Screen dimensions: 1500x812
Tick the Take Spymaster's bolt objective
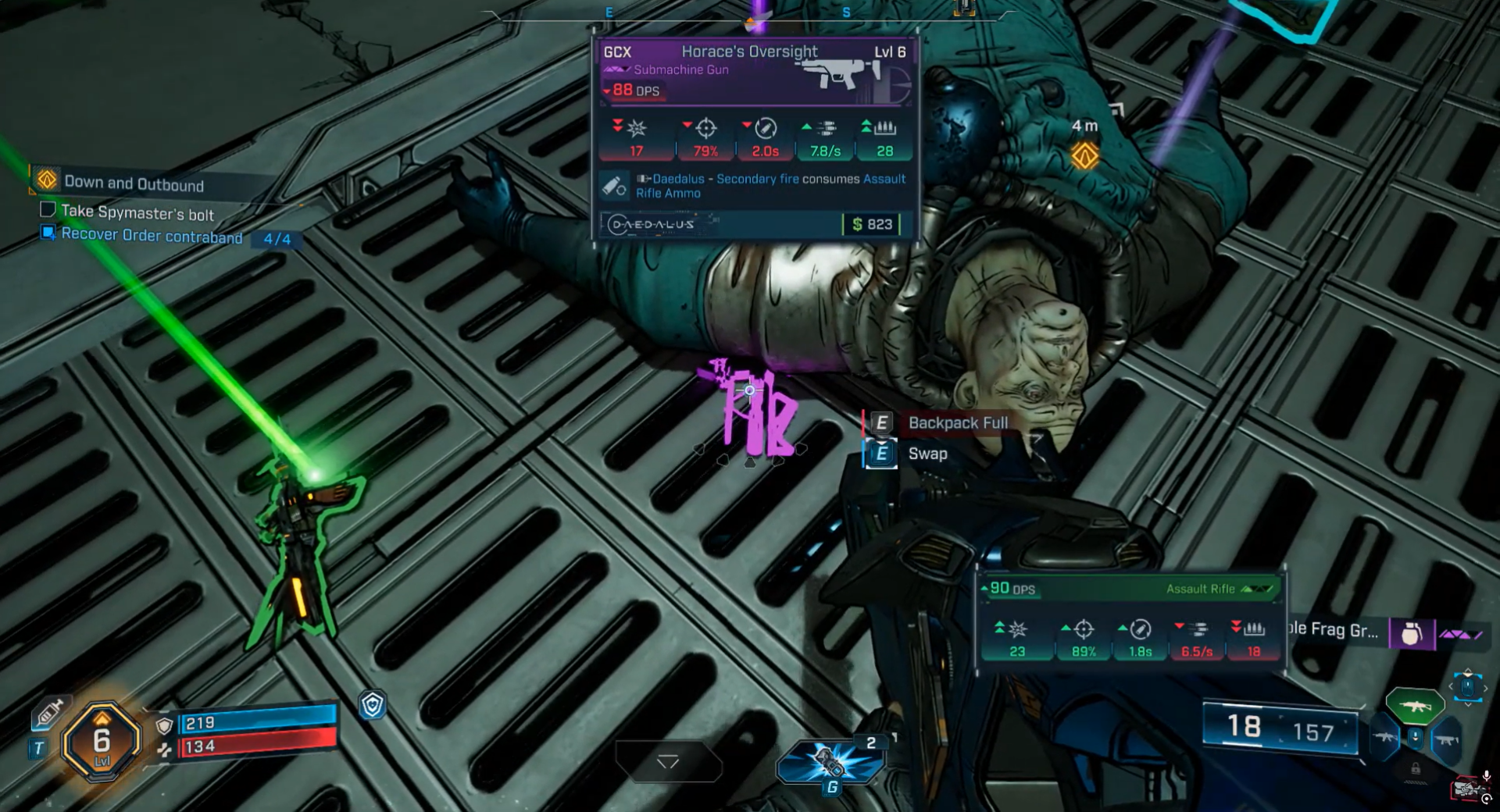tap(48, 209)
